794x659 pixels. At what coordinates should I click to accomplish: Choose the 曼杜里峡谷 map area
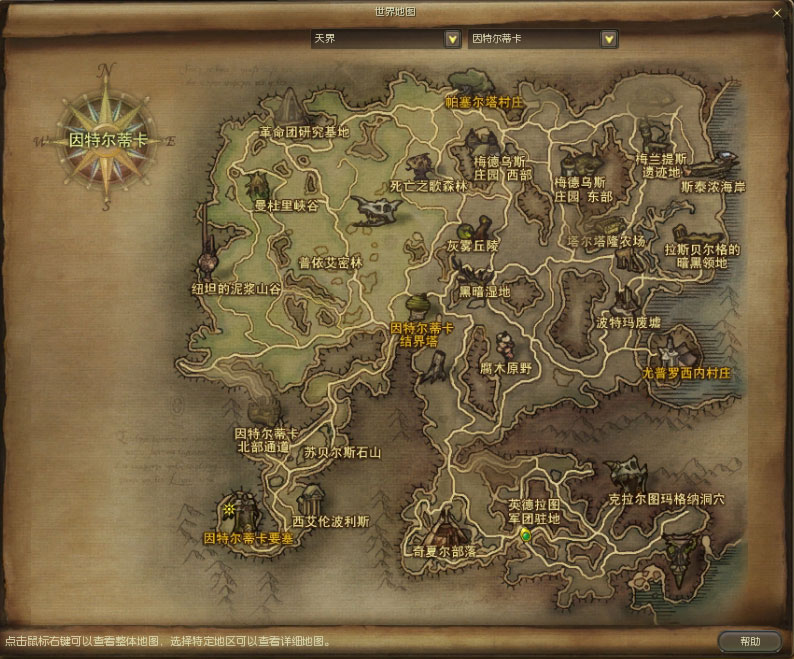286,205
